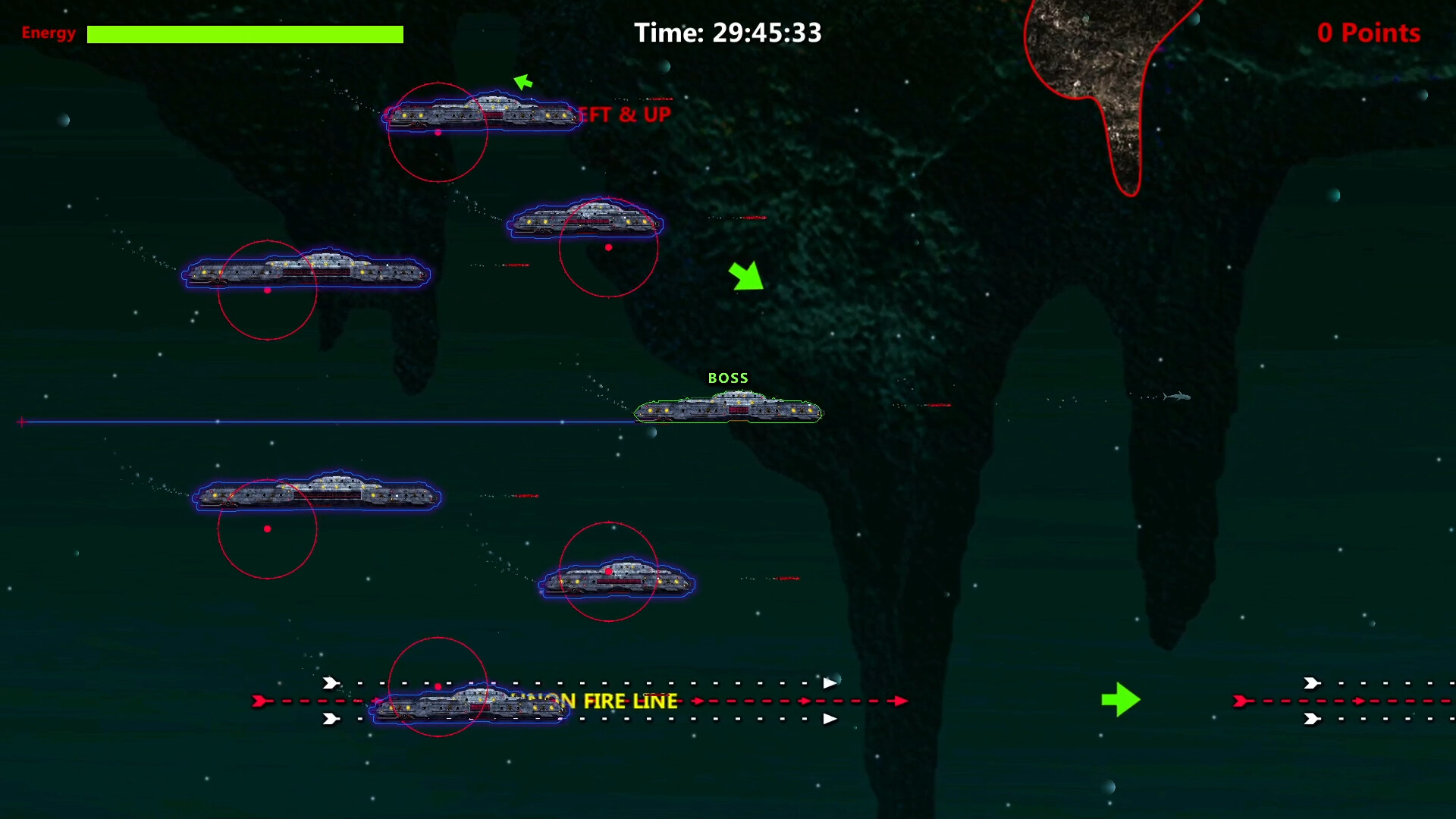Select the Time 29:45:33 display

(728, 33)
